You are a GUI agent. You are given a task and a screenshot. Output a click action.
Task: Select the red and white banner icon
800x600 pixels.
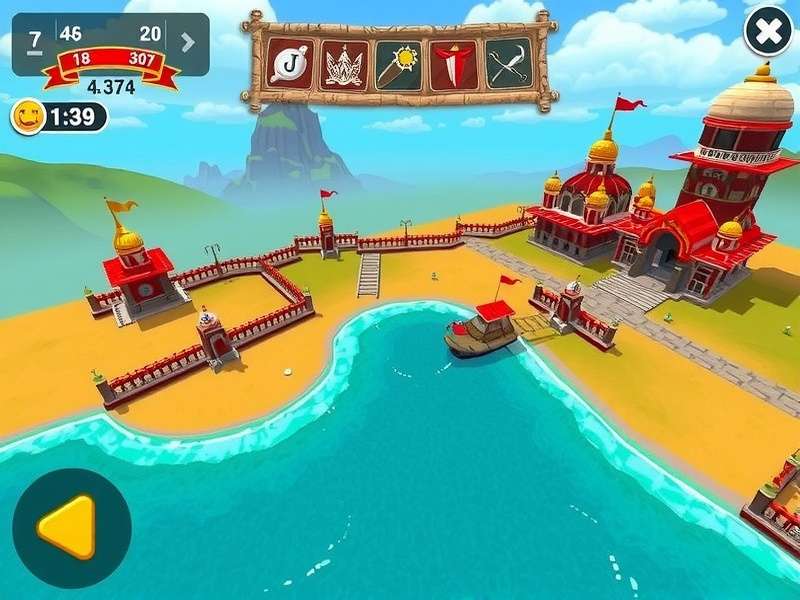point(453,64)
